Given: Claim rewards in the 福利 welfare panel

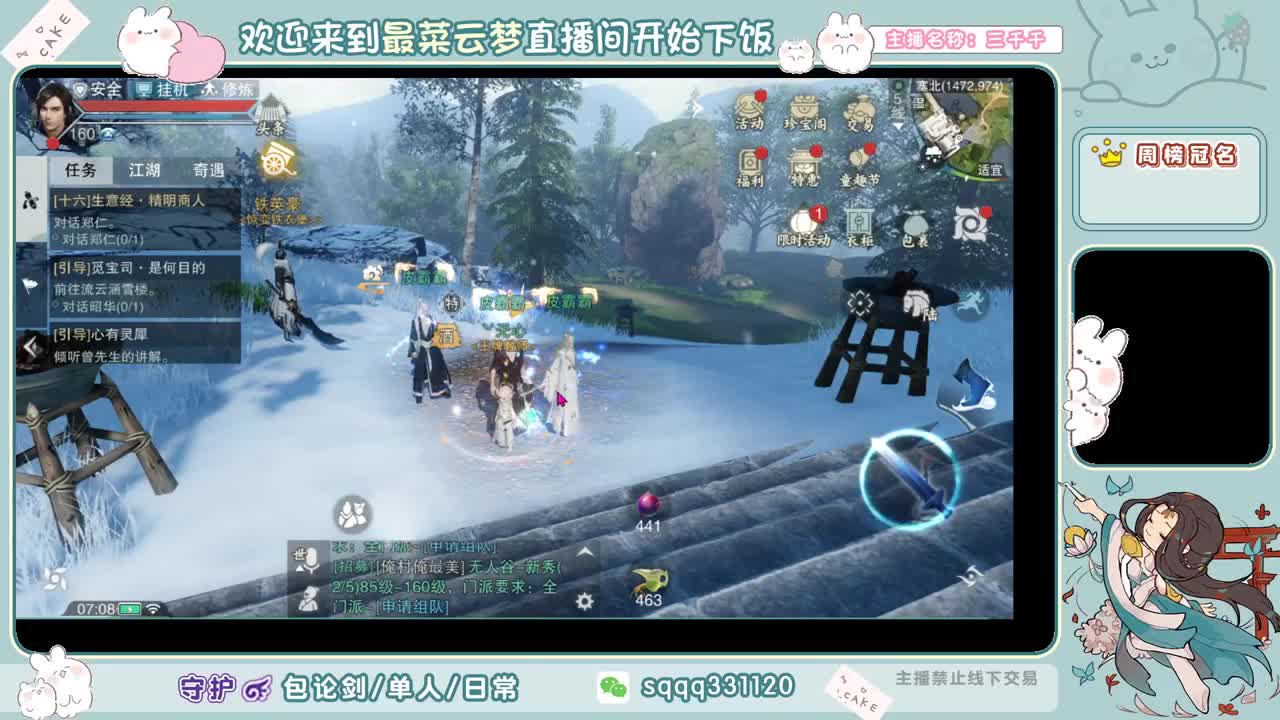Looking at the screenshot, I should [x=751, y=165].
